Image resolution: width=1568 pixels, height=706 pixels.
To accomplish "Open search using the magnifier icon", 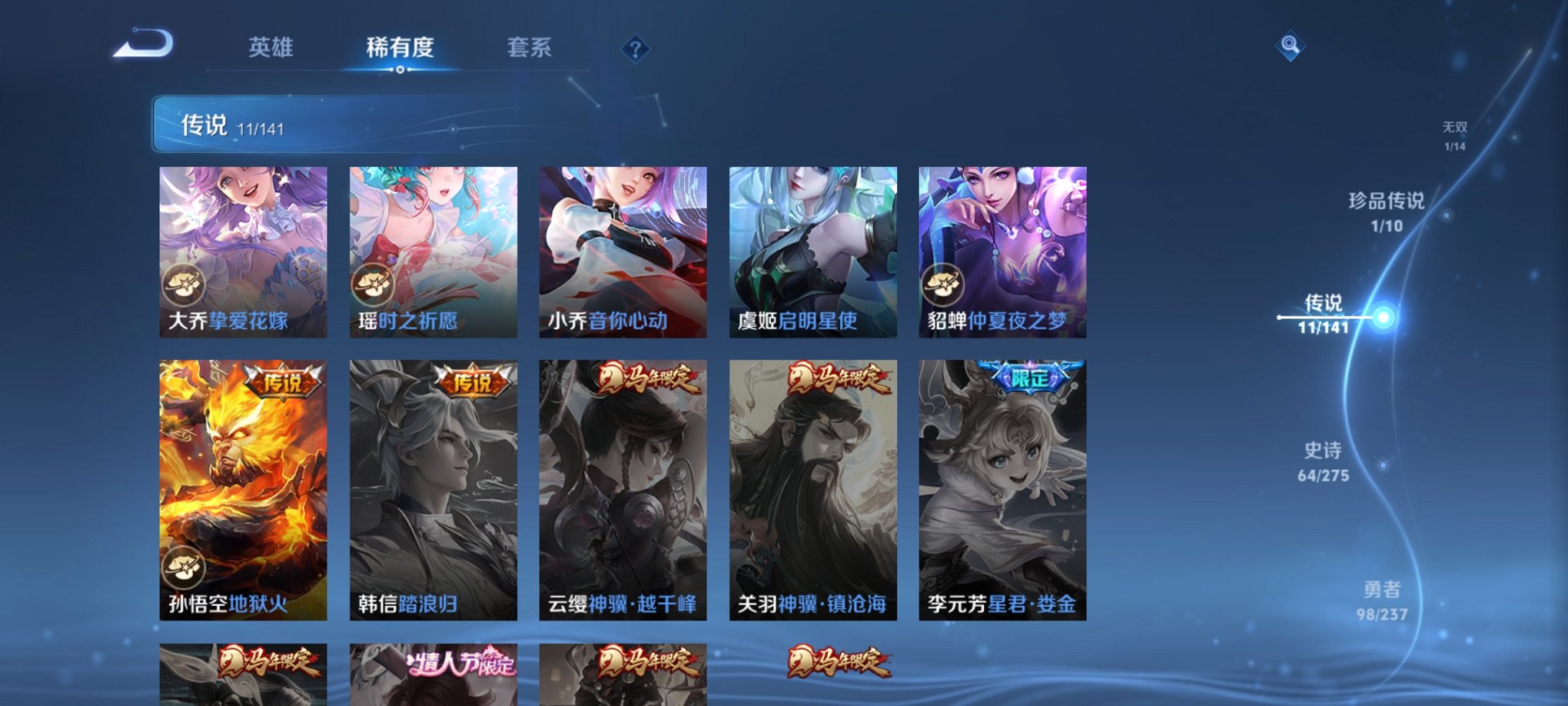I will 1290,45.
